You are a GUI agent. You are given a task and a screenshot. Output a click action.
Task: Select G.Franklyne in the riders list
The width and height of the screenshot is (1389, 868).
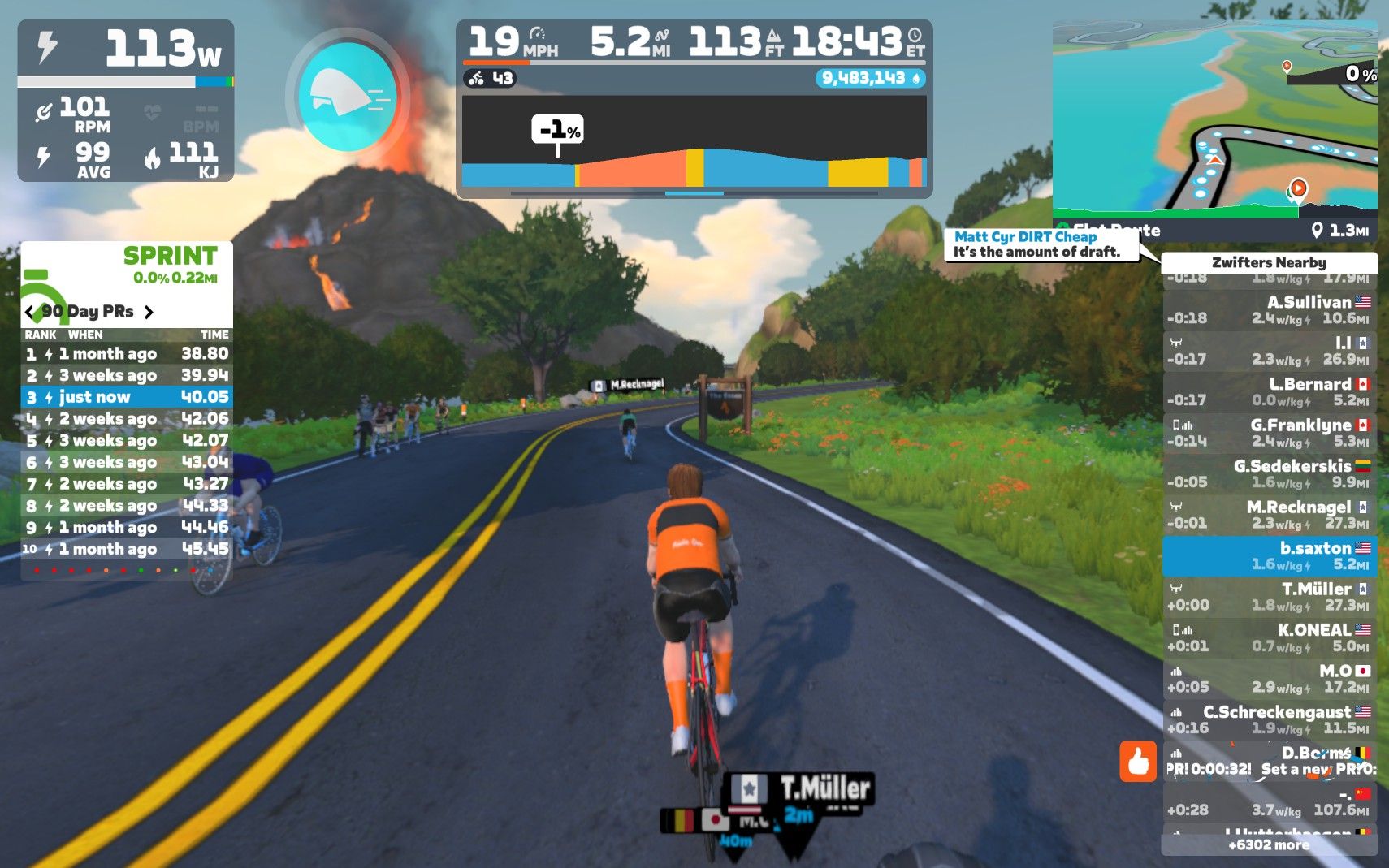[1269, 433]
